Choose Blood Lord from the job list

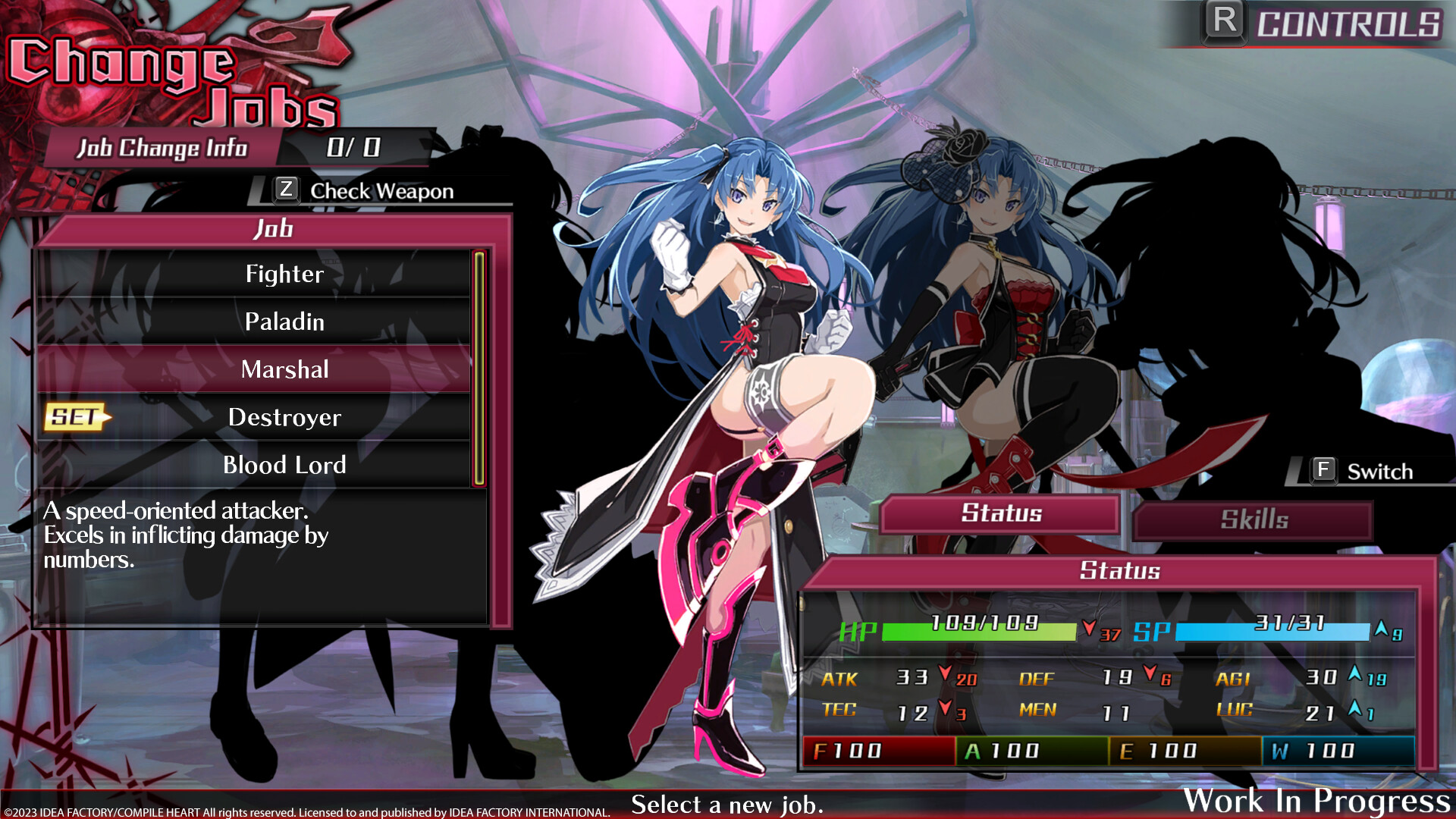[283, 465]
